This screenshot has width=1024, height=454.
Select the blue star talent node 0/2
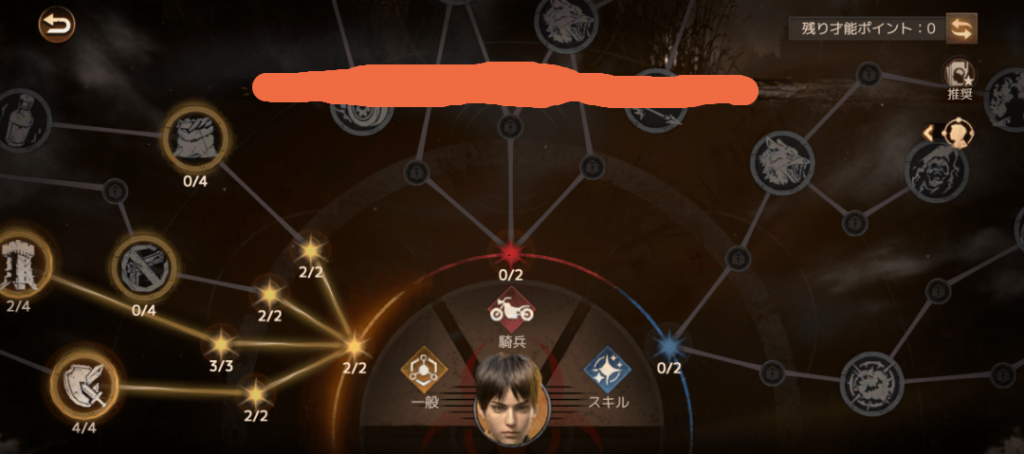(668, 346)
